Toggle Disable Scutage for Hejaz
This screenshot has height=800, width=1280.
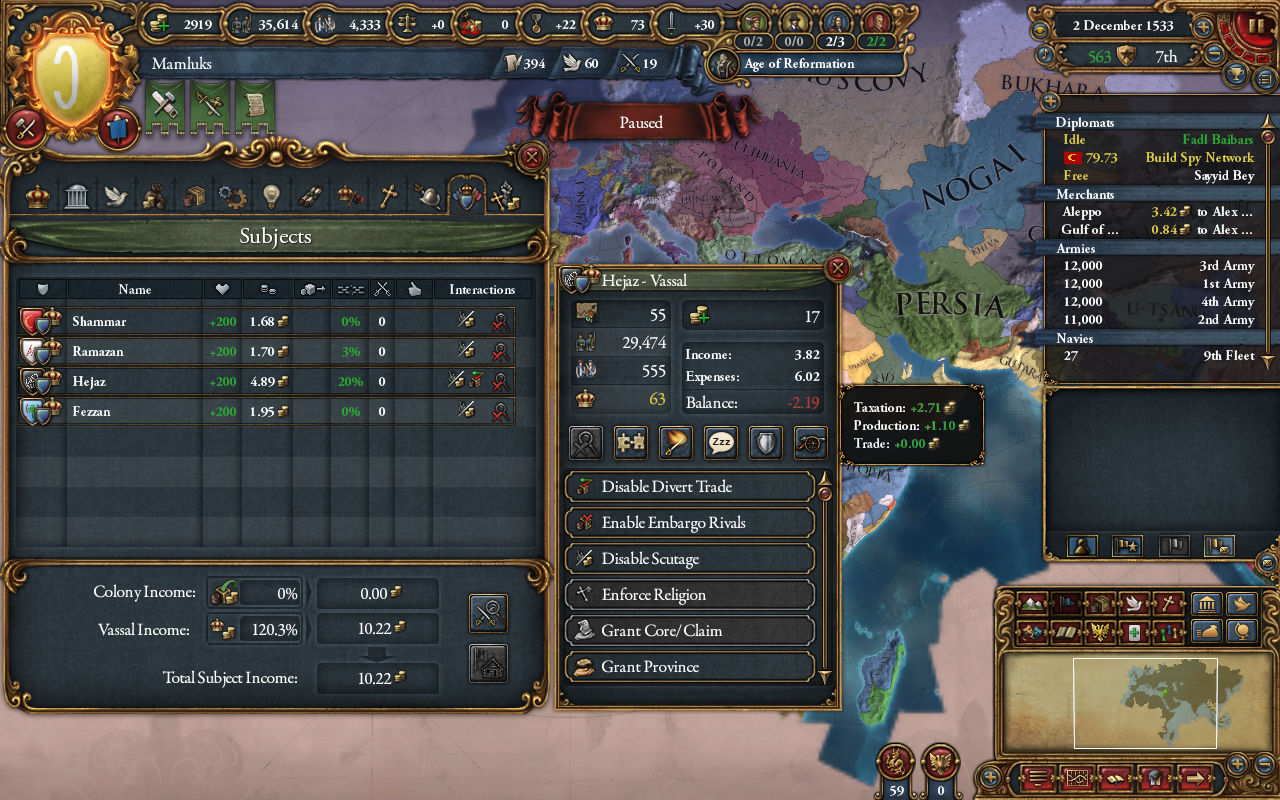(689, 558)
